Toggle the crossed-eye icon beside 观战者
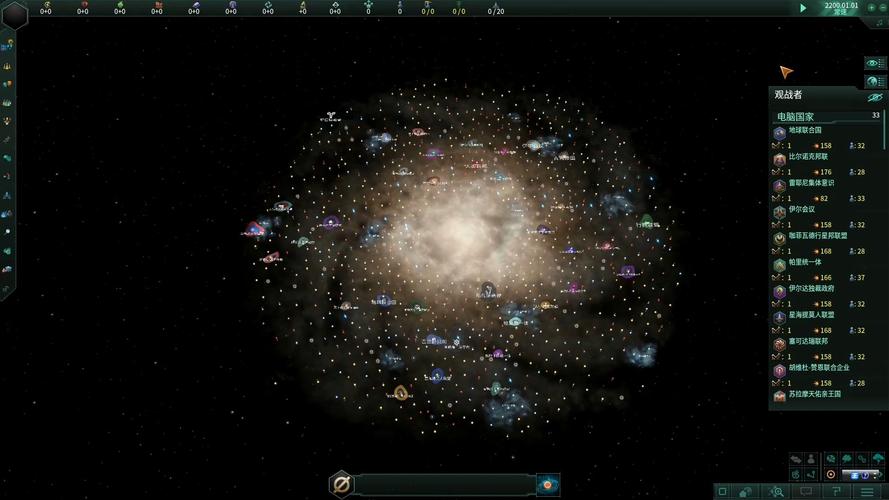The height and width of the screenshot is (500, 889). 874,97
